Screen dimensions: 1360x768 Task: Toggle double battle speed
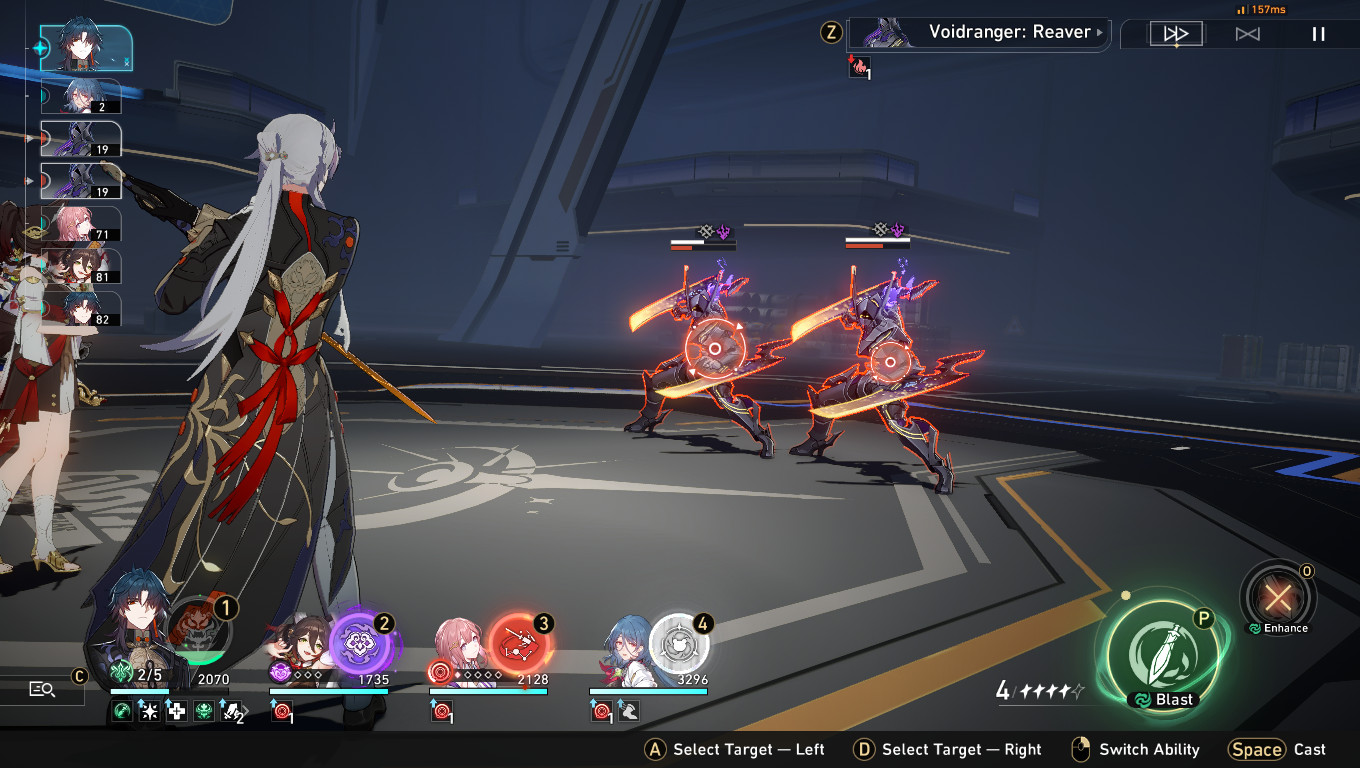(1175, 33)
